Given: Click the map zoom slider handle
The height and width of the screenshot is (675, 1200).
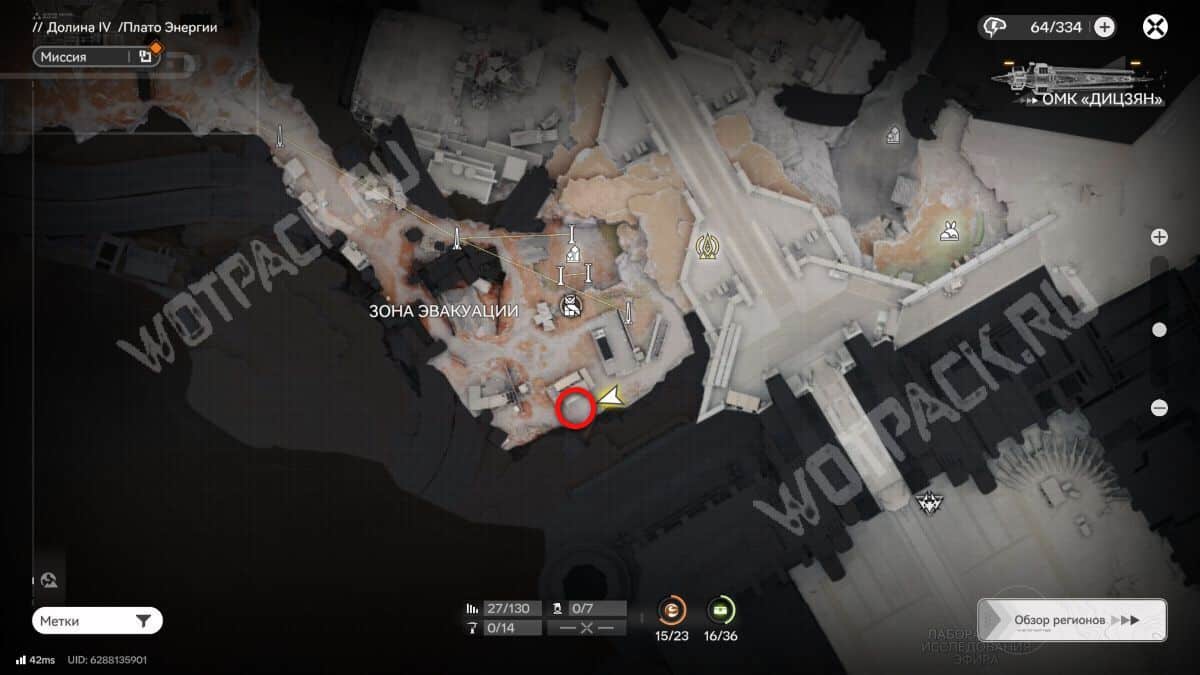Looking at the screenshot, I should (x=1159, y=329).
